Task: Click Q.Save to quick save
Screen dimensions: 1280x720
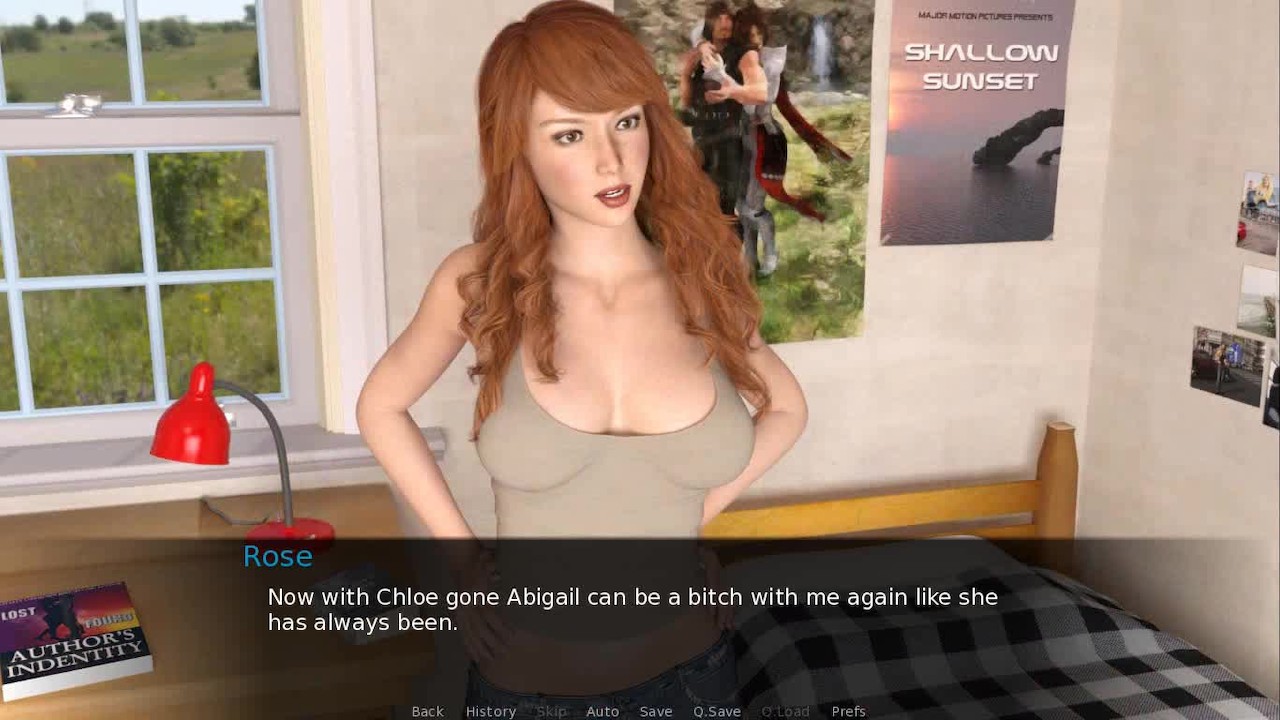Action: click(x=717, y=711)
